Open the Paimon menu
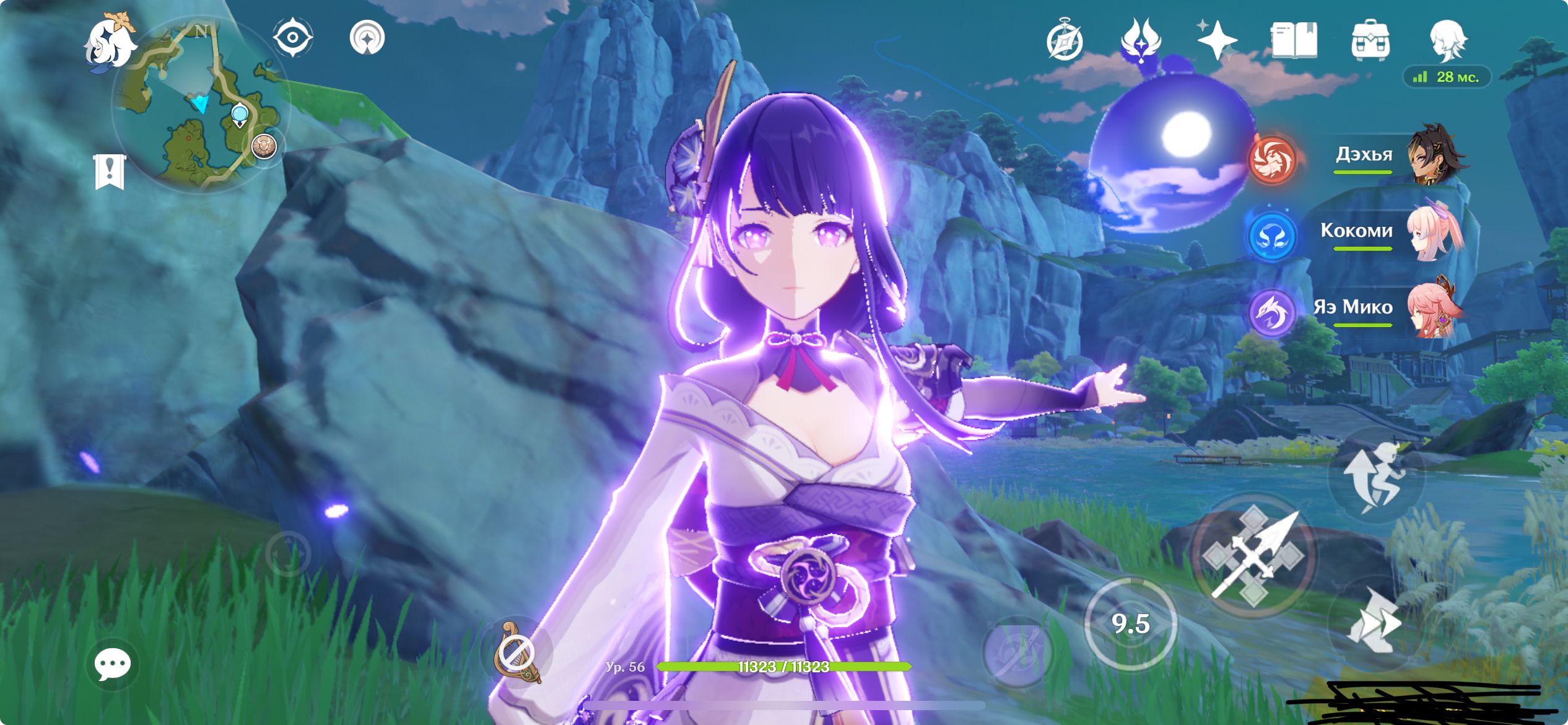 [x=110, y=43]
